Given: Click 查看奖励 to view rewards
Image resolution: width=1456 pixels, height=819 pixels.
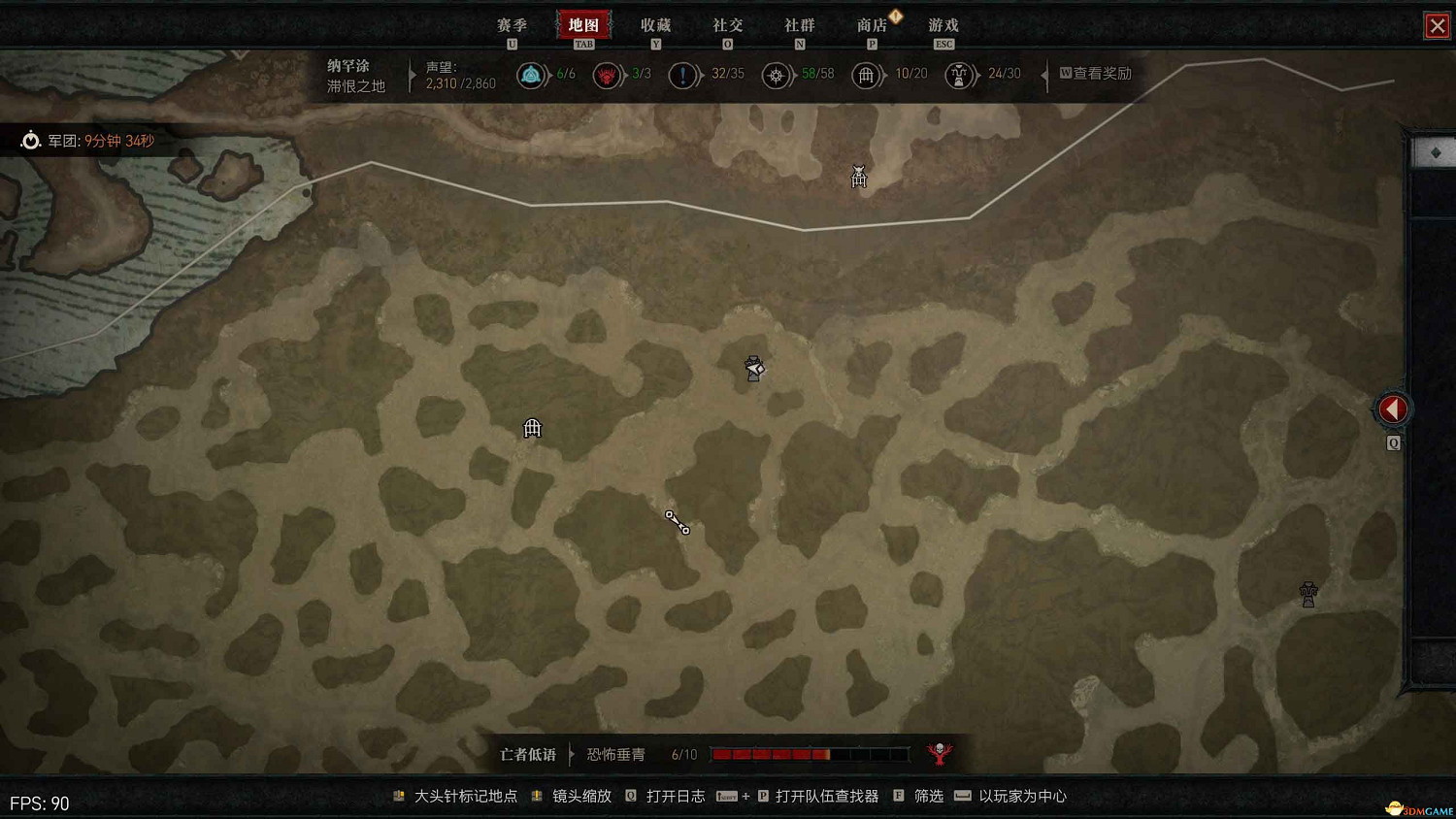Looking at the screenshot, I should click(1097, 74).
